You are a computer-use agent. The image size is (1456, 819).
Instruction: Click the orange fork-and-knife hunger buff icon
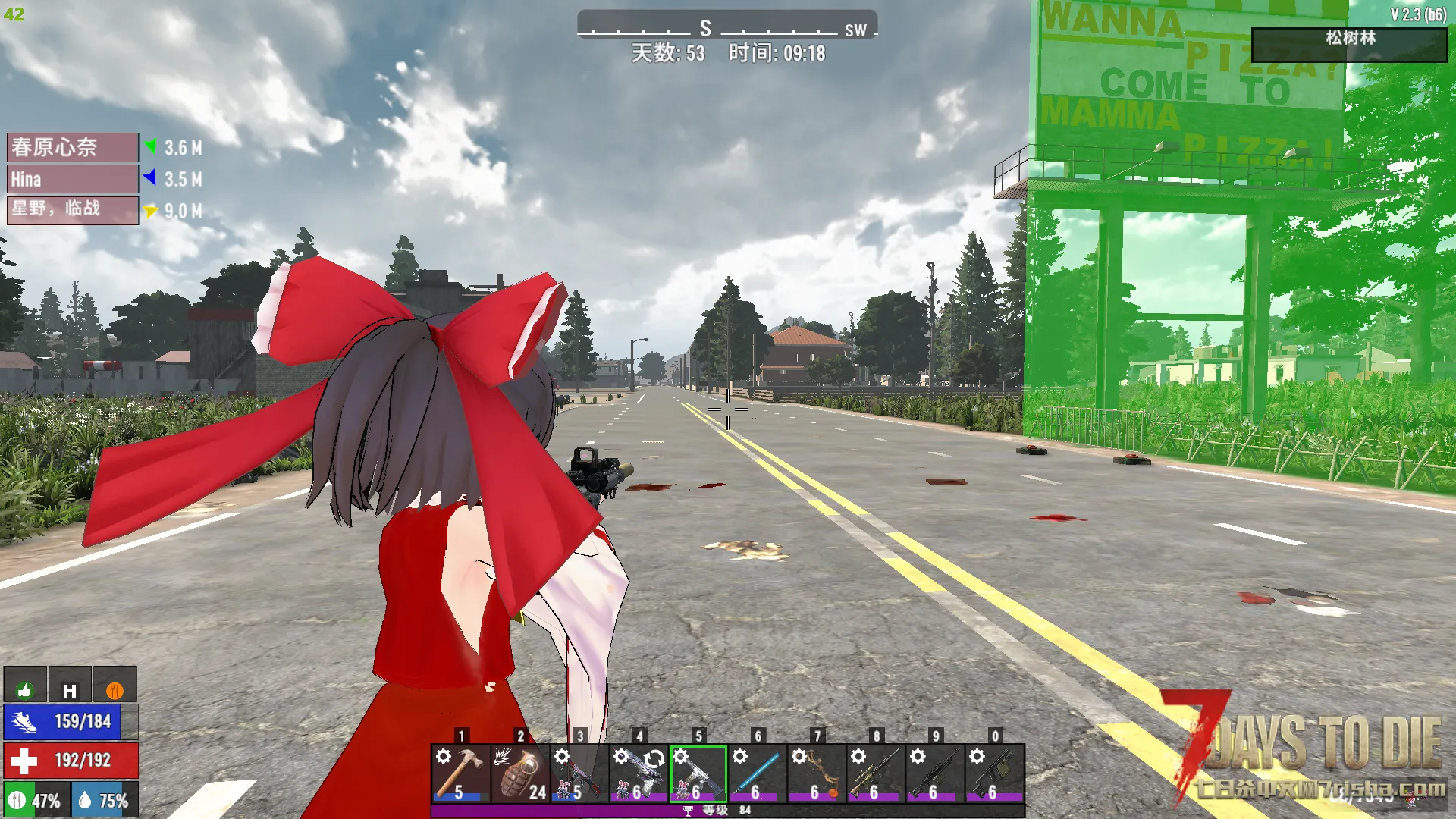pos(115,689)
